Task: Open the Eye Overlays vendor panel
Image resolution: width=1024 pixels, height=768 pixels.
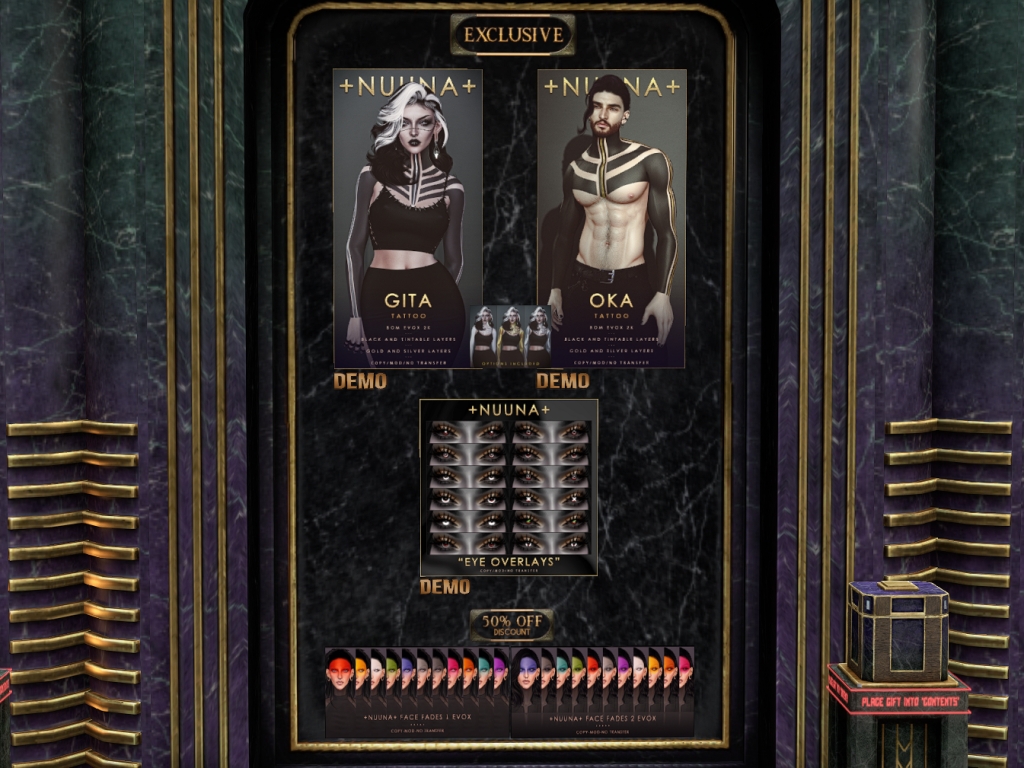Action: tap(508, 487)
